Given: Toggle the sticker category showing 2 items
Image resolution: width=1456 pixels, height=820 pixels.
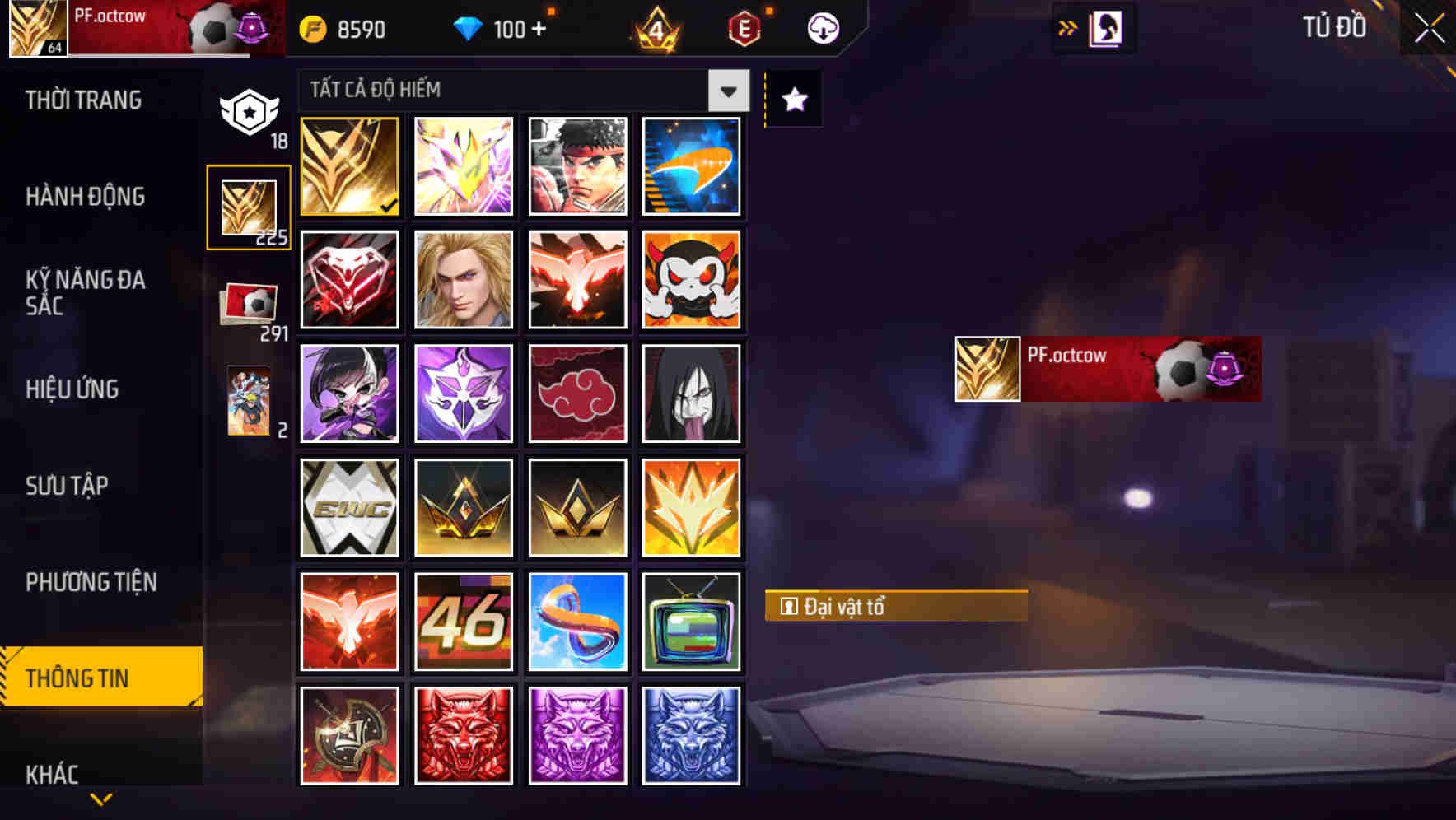Looking at the screenshot, I should (x=250, y=403).
